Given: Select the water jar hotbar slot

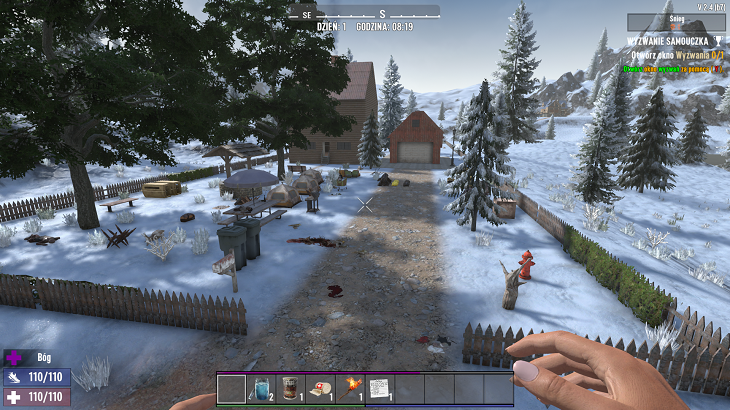Looking at the screenshot, I should [x=261, y=389].
